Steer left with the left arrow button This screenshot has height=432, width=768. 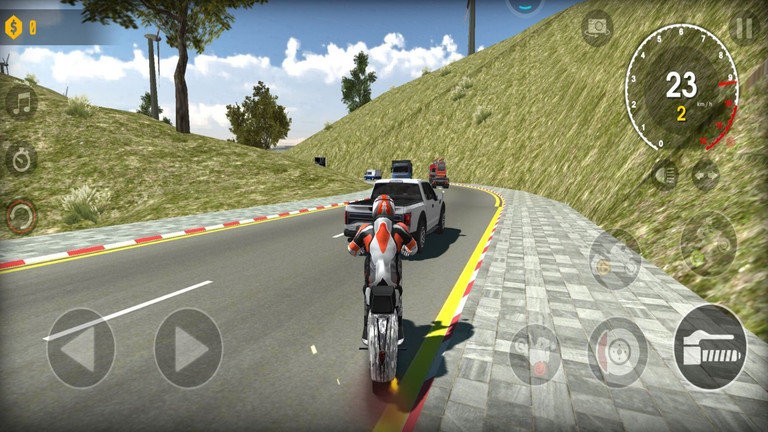80,348
